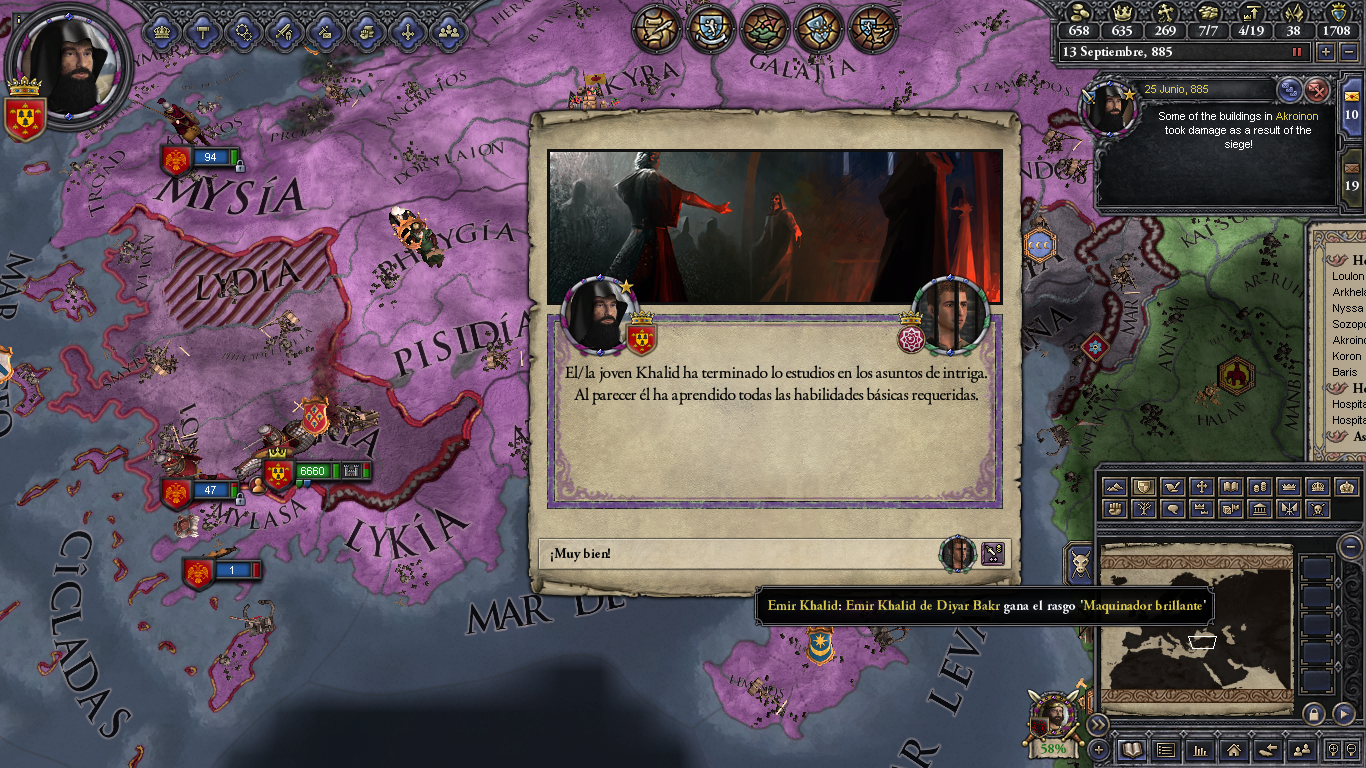Pause the game with the pause button
This screenshot has width=1366, height=768.
tap(1295, 51)
